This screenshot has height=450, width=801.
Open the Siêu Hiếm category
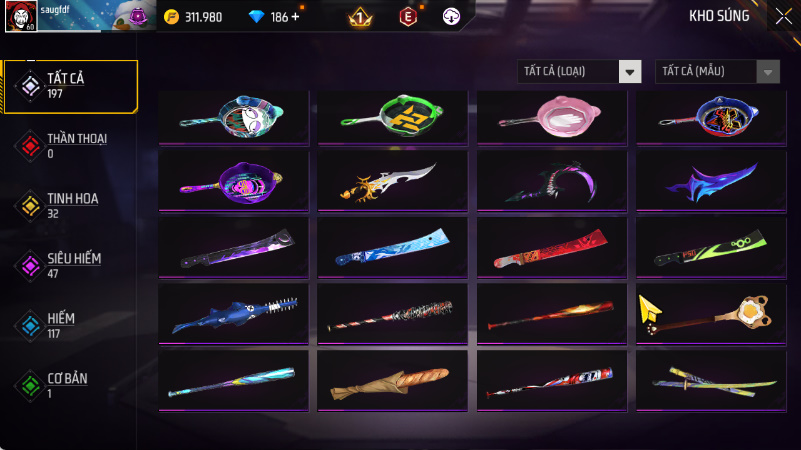point(69,265)
